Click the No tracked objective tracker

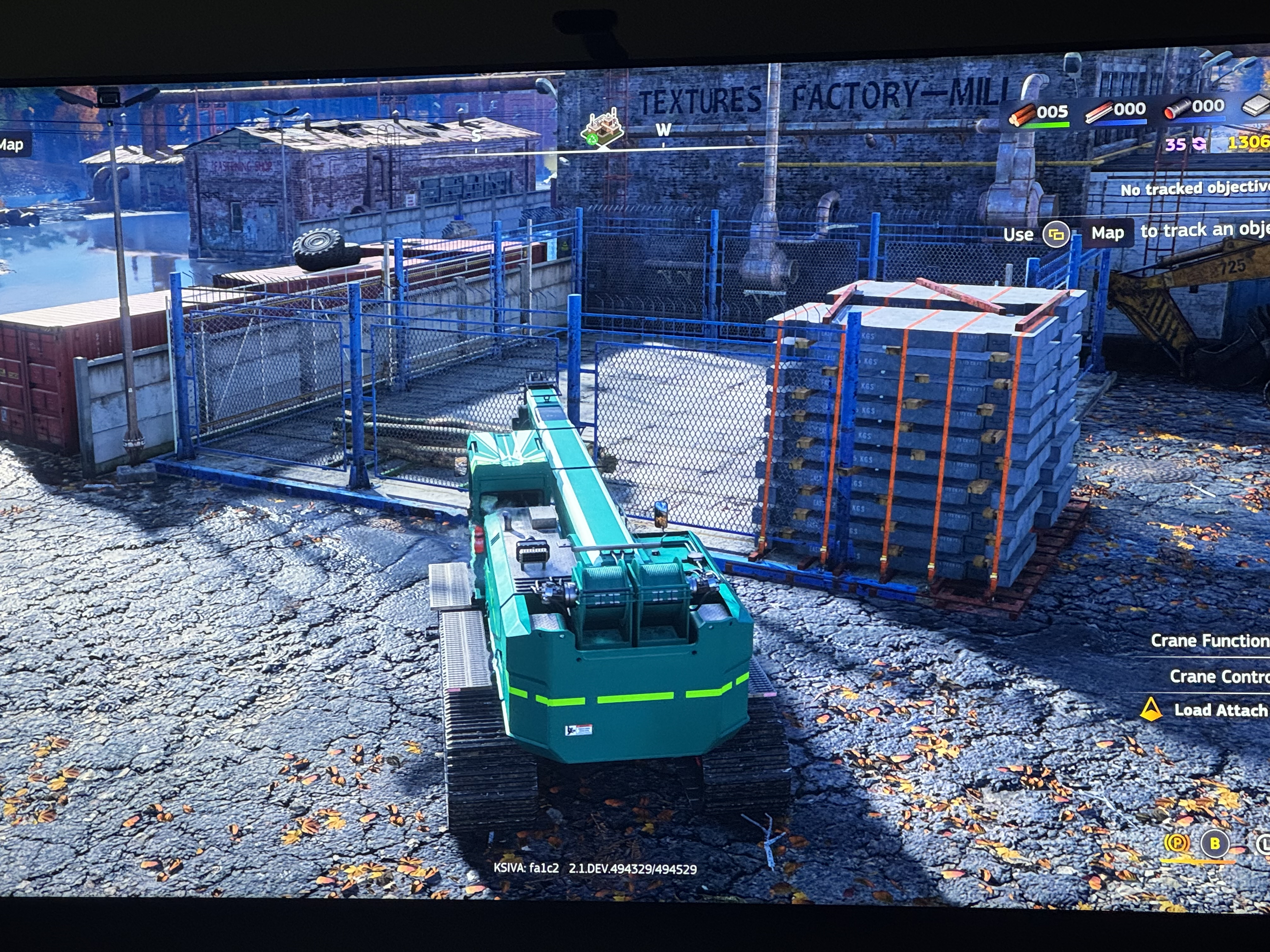(1194, 188)
